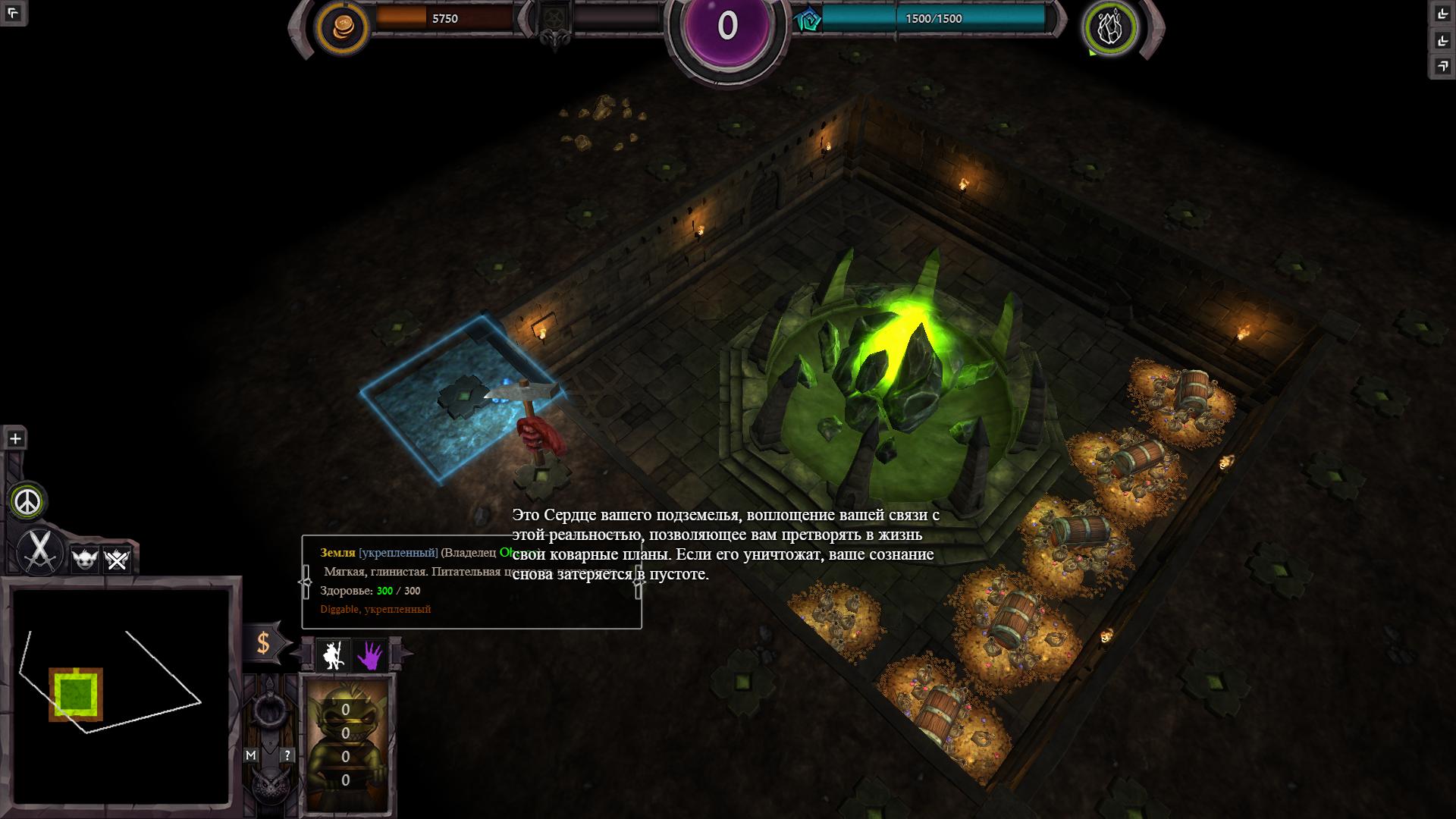Viewport: 1456px width, 819px height.
Task: Select the purple mana orb counter
Action: coord(727,26)
